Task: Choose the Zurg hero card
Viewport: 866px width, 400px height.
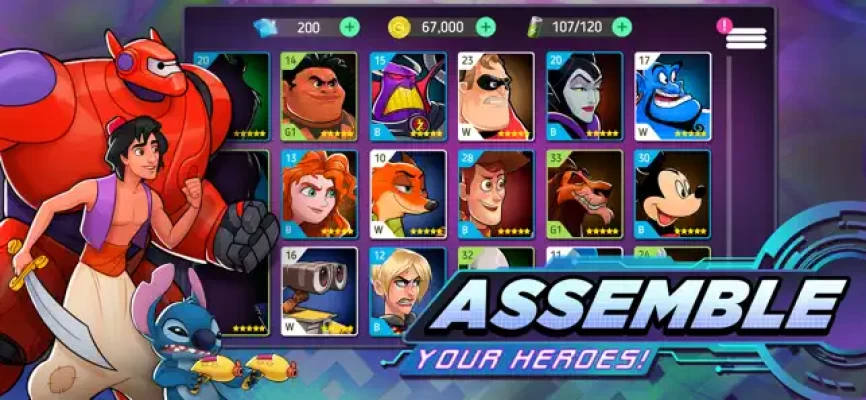Action: [x=408, y=95]
